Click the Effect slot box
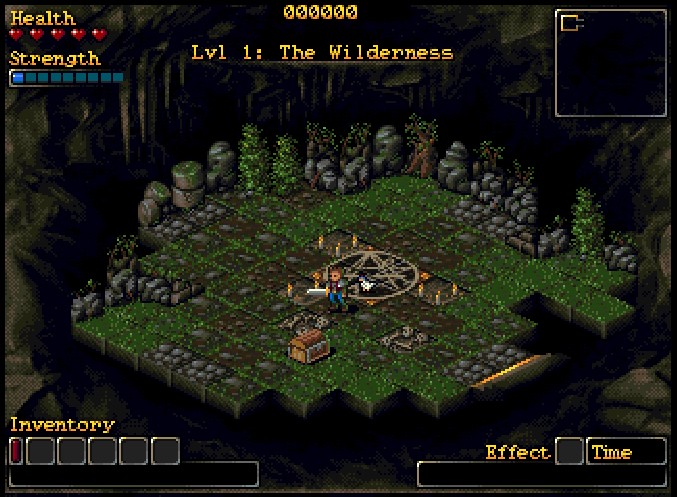 pyautogui.click(x=569, y=452)
